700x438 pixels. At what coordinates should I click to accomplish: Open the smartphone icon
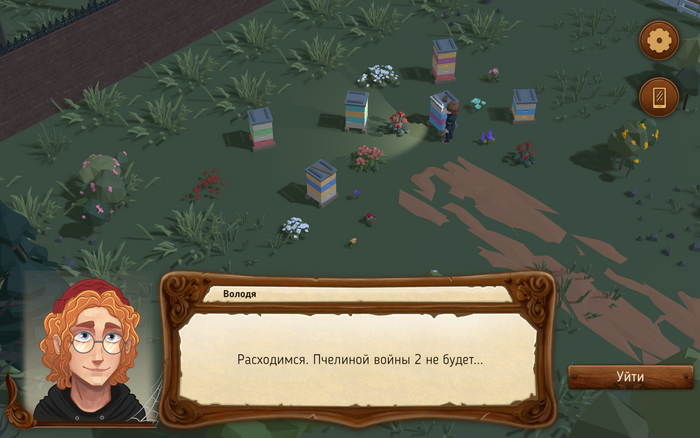click(659, 97)
